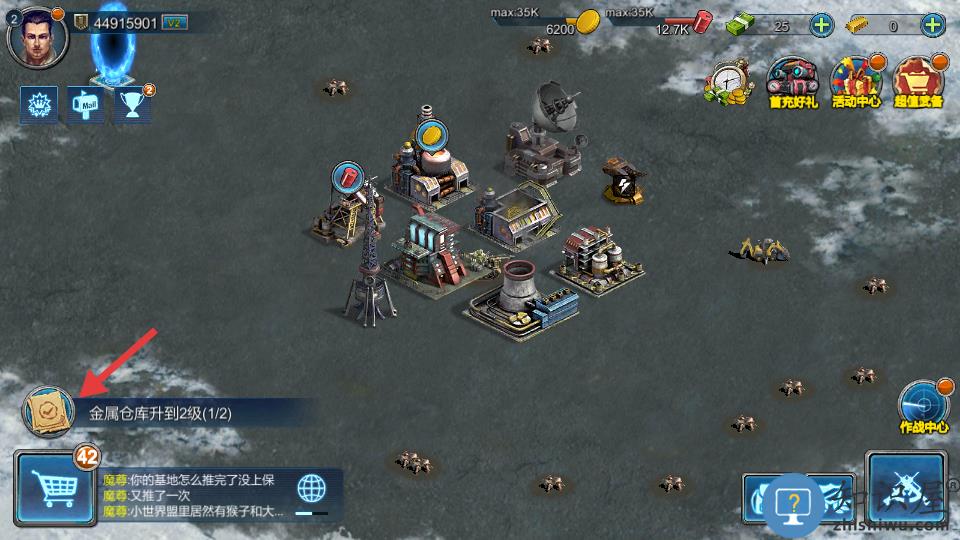Open the crown emblem icon
Screen dimensions: 960x540
point(39,104)
